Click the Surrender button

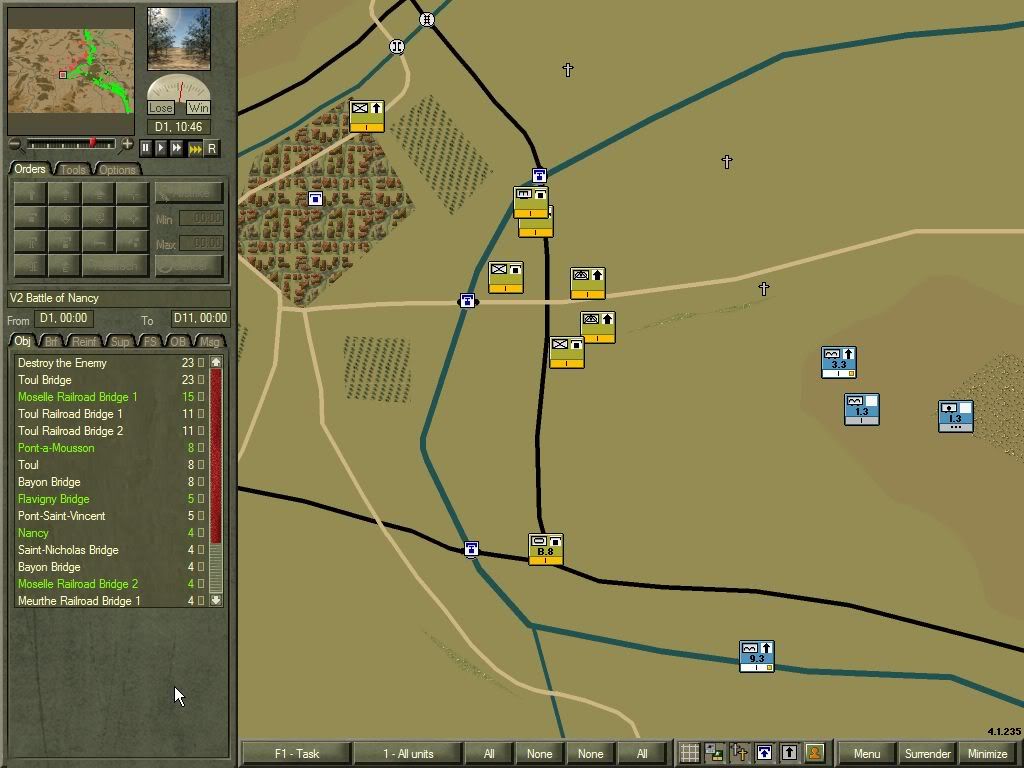pos(927,754)
